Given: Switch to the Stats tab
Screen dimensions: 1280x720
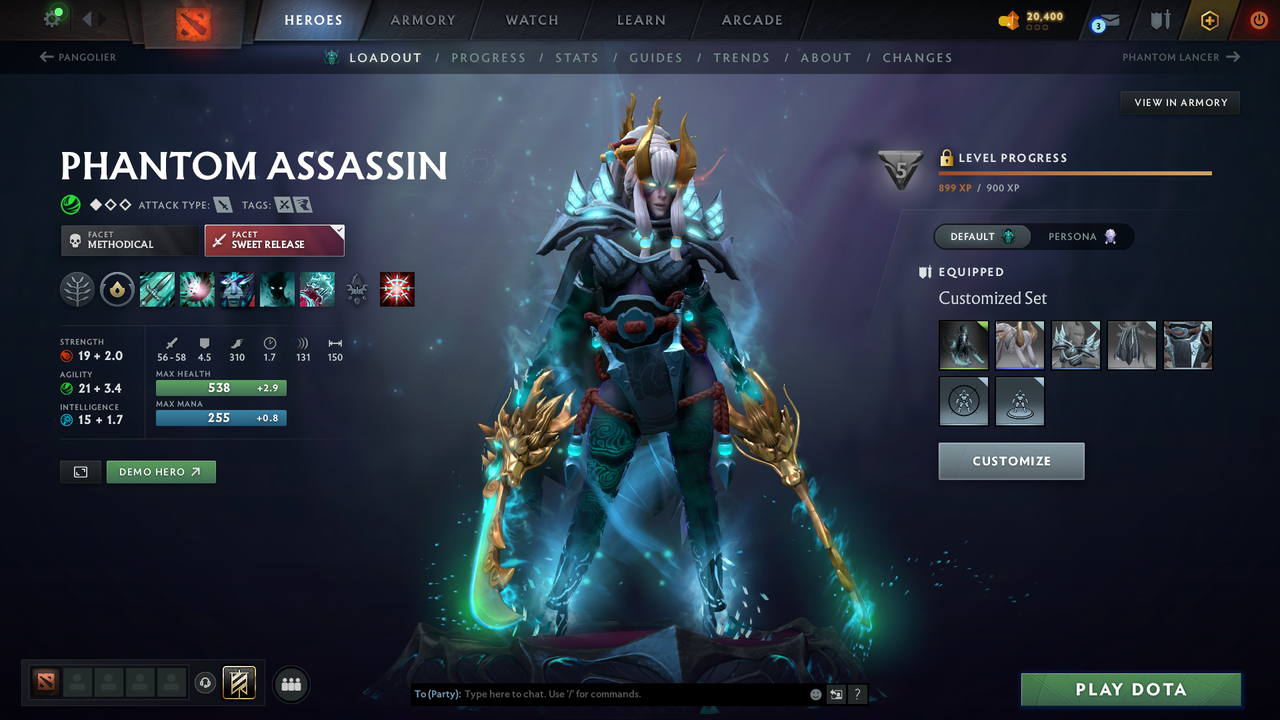Looking at the screenshot, I should tap(577, 58).
